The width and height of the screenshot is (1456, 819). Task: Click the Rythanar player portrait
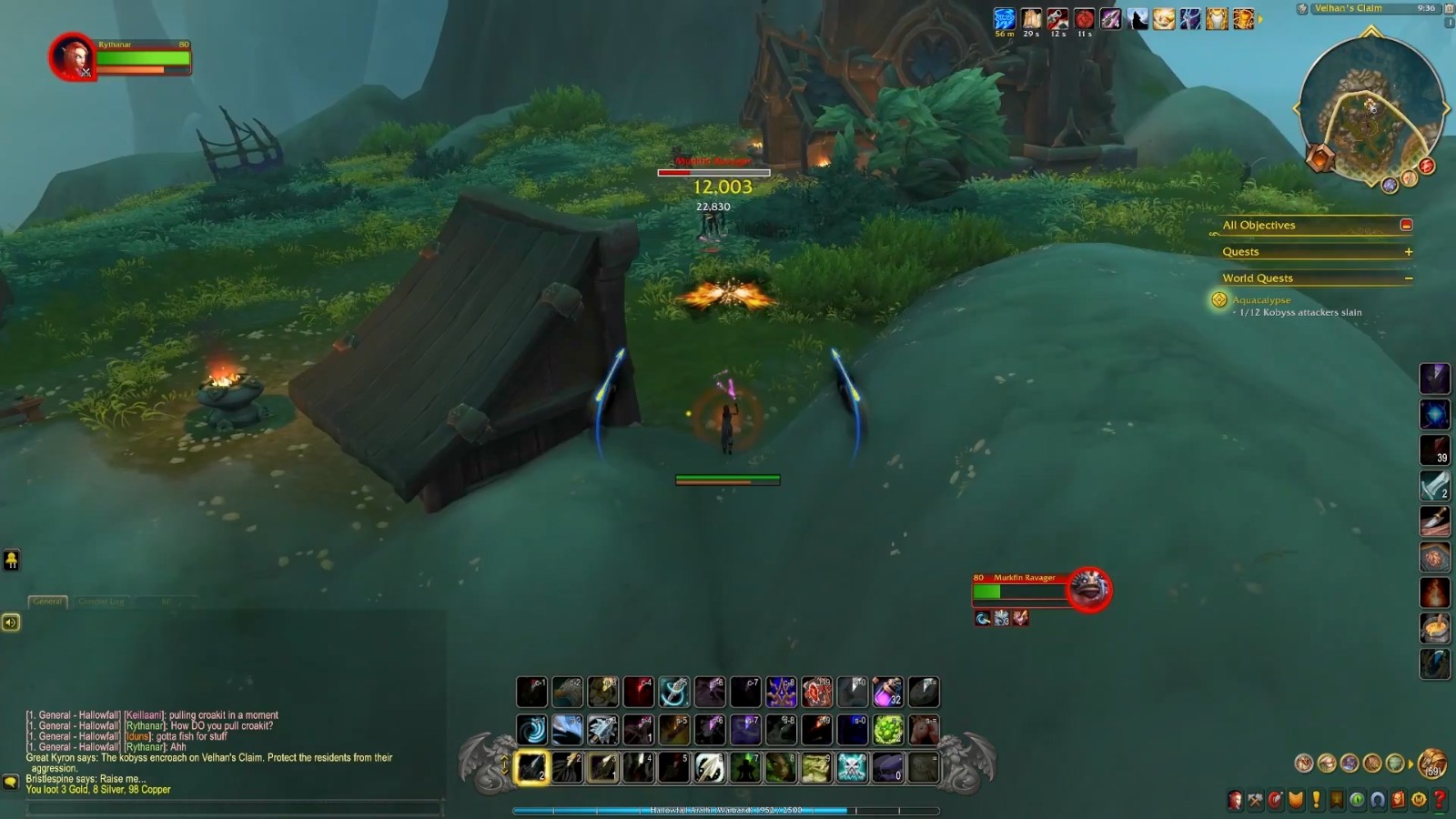[72, 56]
